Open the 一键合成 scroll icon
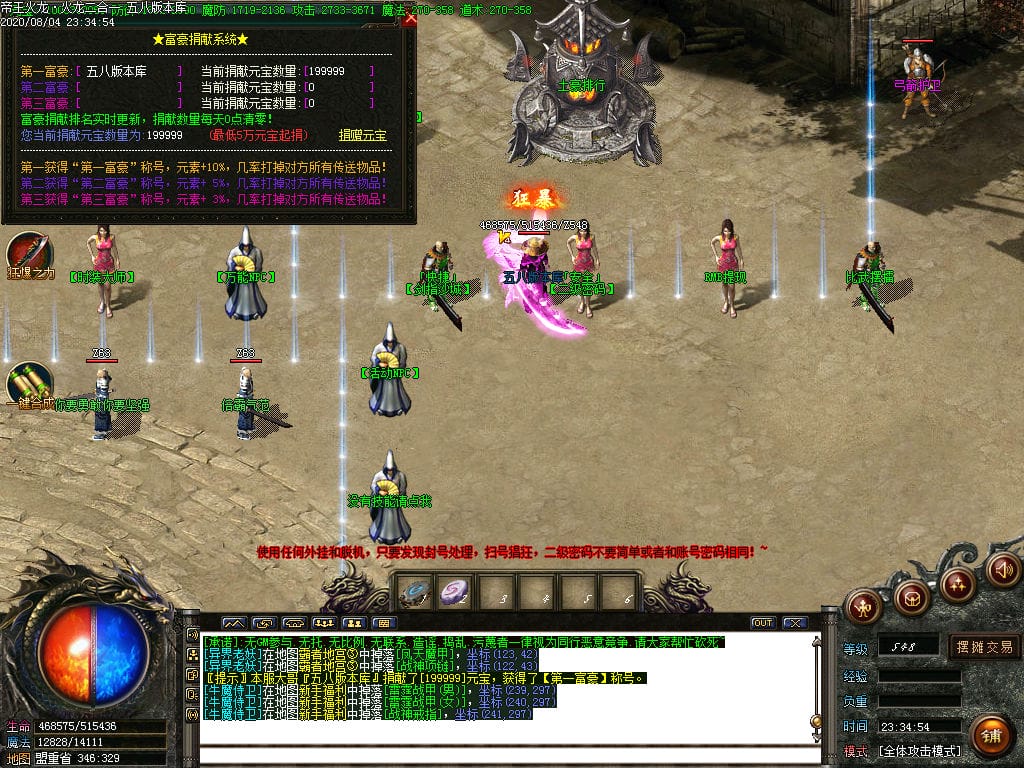This screenshot has height=768, width=1024. [x=29, y=384]
